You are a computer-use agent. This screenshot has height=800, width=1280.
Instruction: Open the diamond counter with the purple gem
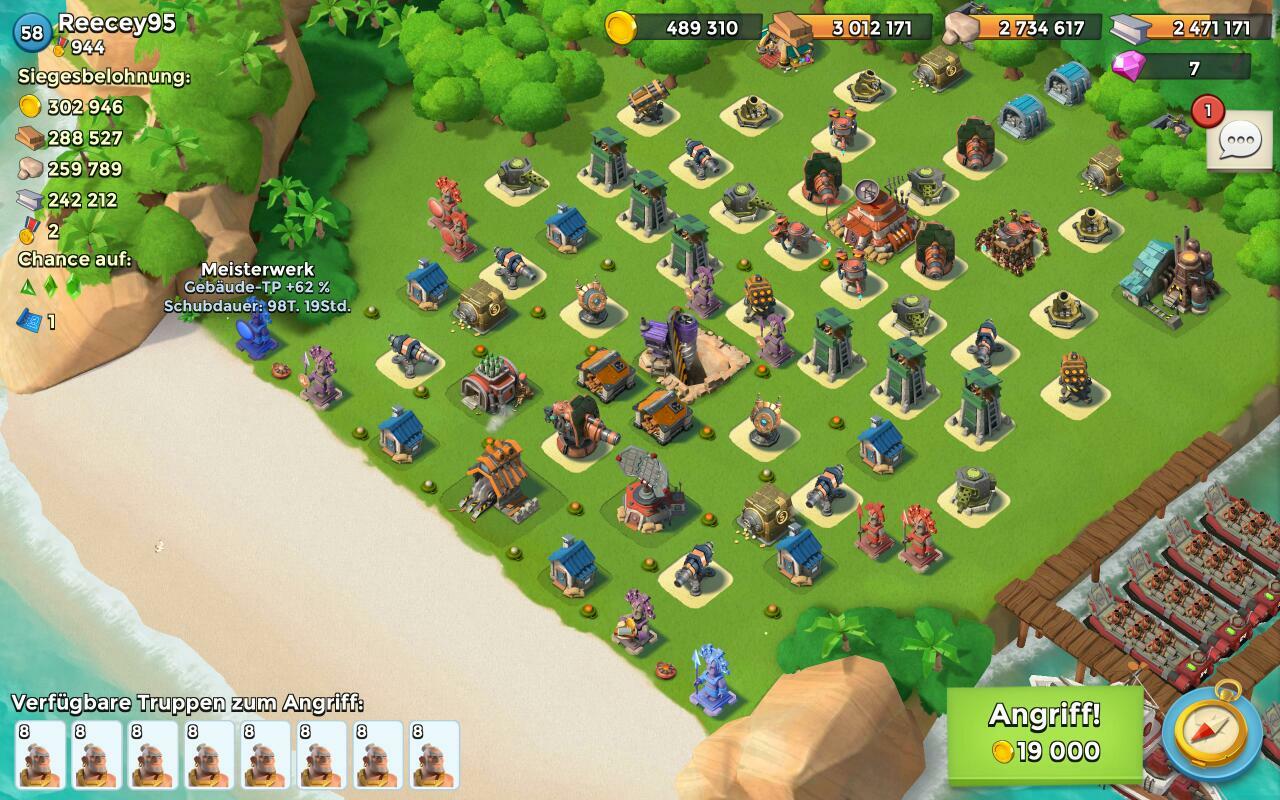click(1181, 67)
